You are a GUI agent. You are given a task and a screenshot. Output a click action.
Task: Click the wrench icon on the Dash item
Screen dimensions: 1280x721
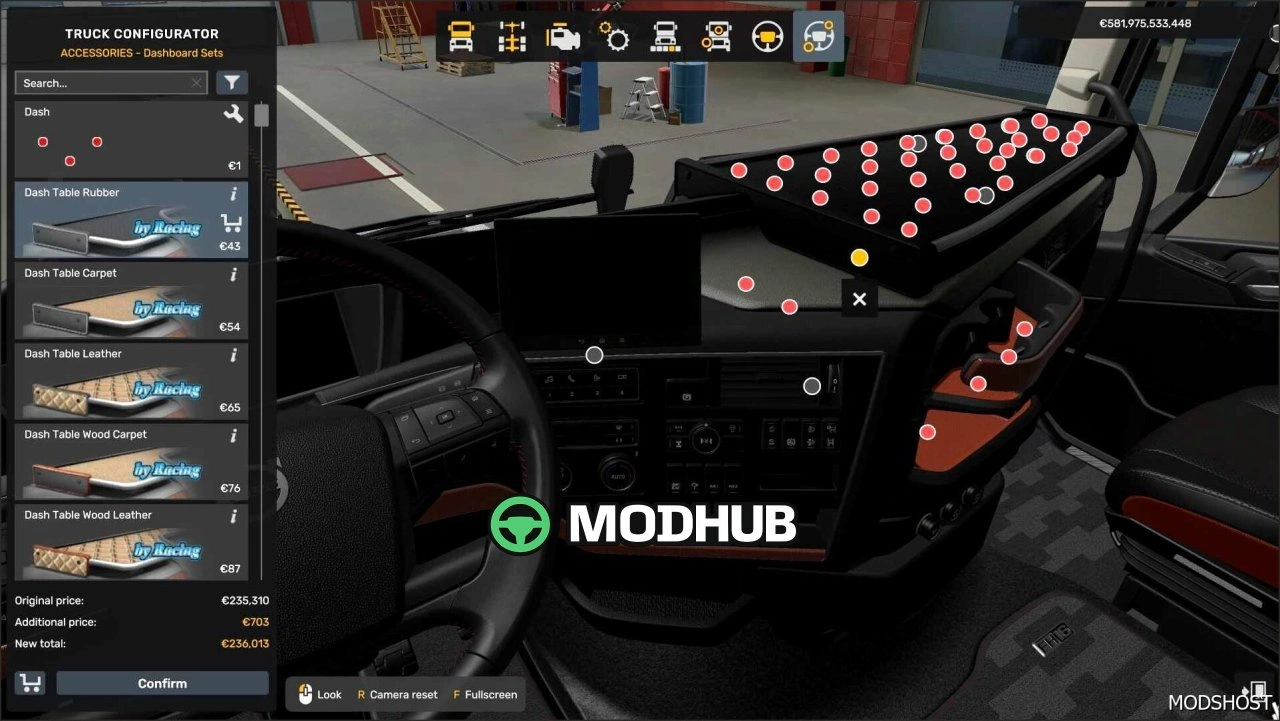(x=233, y=114)
